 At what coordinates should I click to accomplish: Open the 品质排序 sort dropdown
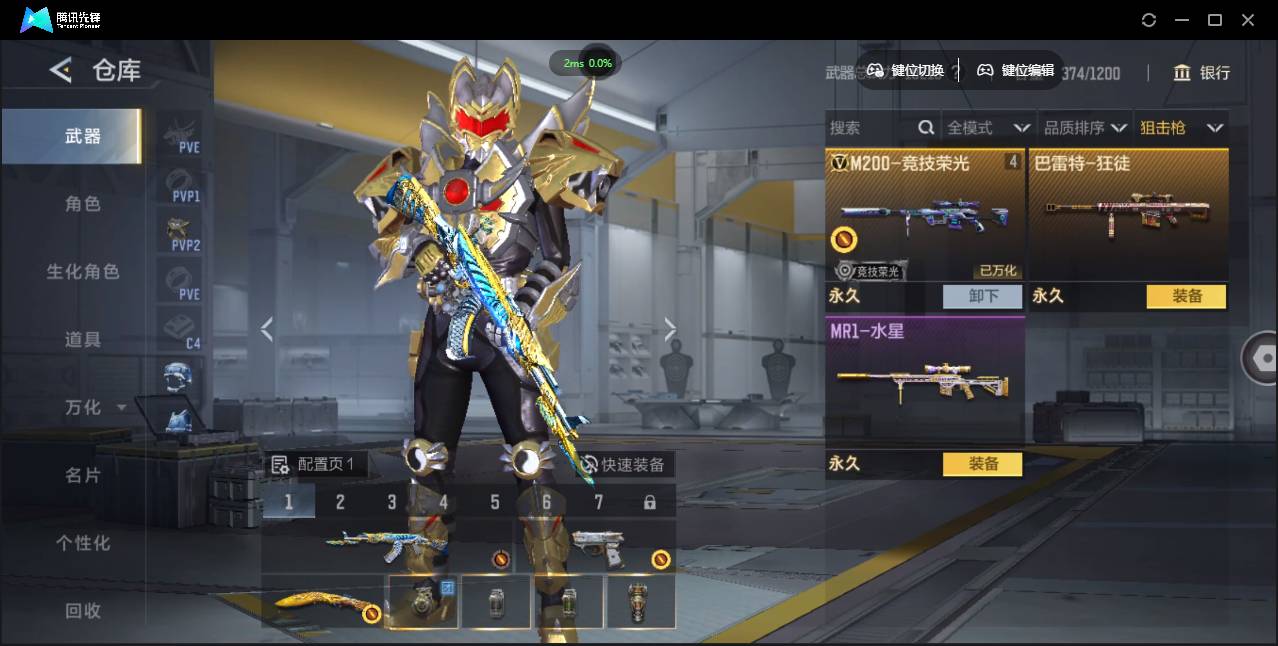click(x=1085, y=128)
